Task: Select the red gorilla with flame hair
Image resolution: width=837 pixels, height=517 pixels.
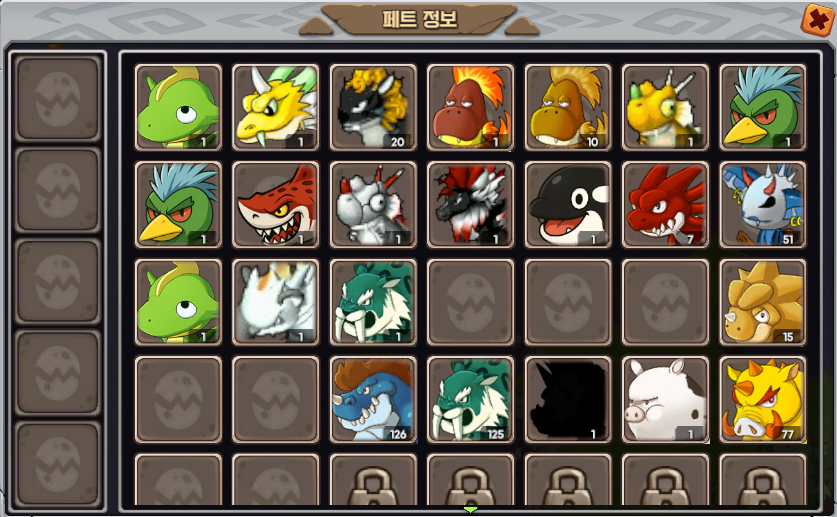Action: [x=470, y=107]
